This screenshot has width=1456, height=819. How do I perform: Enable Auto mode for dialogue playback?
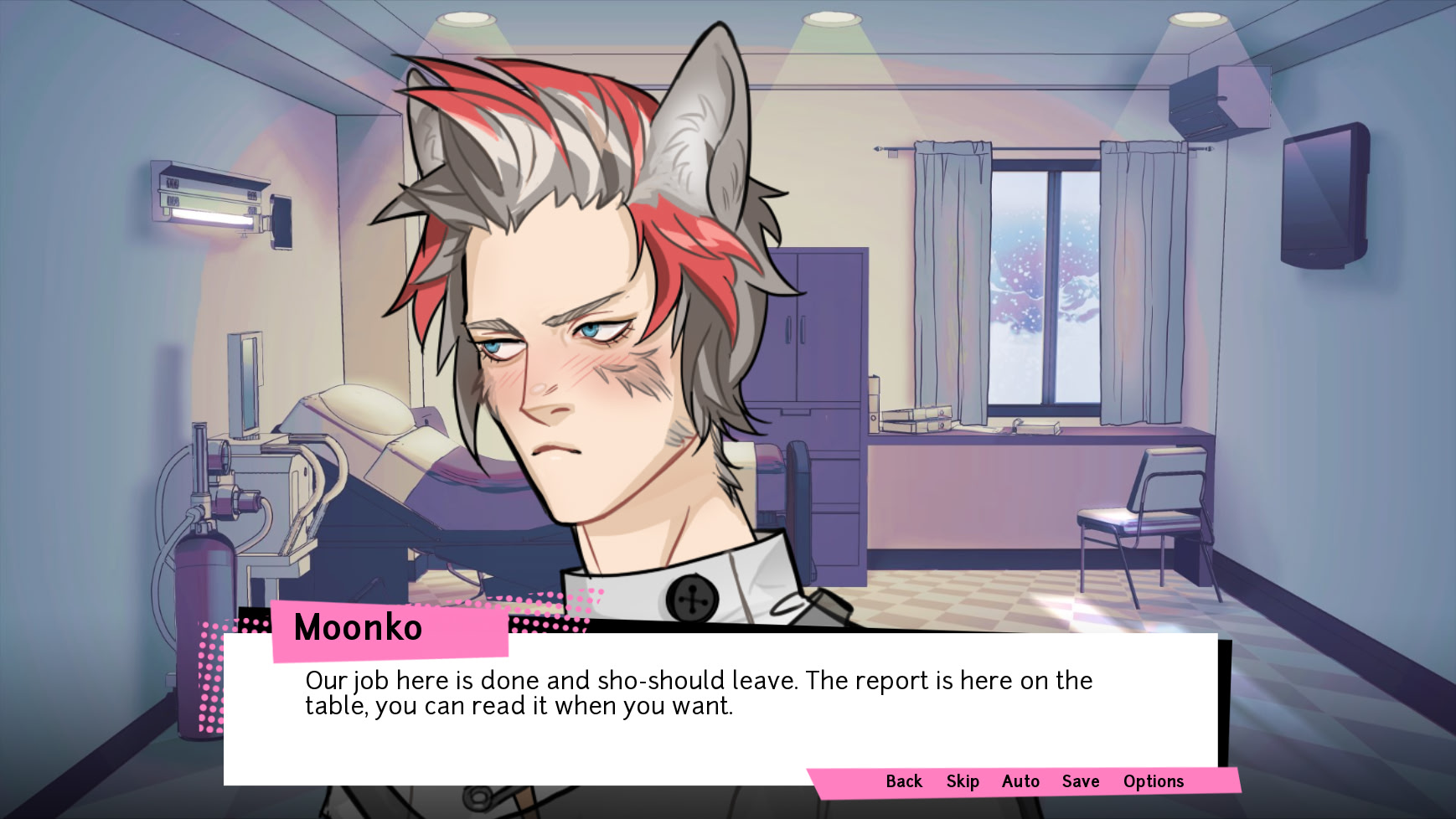click(x=1020, y=780)
